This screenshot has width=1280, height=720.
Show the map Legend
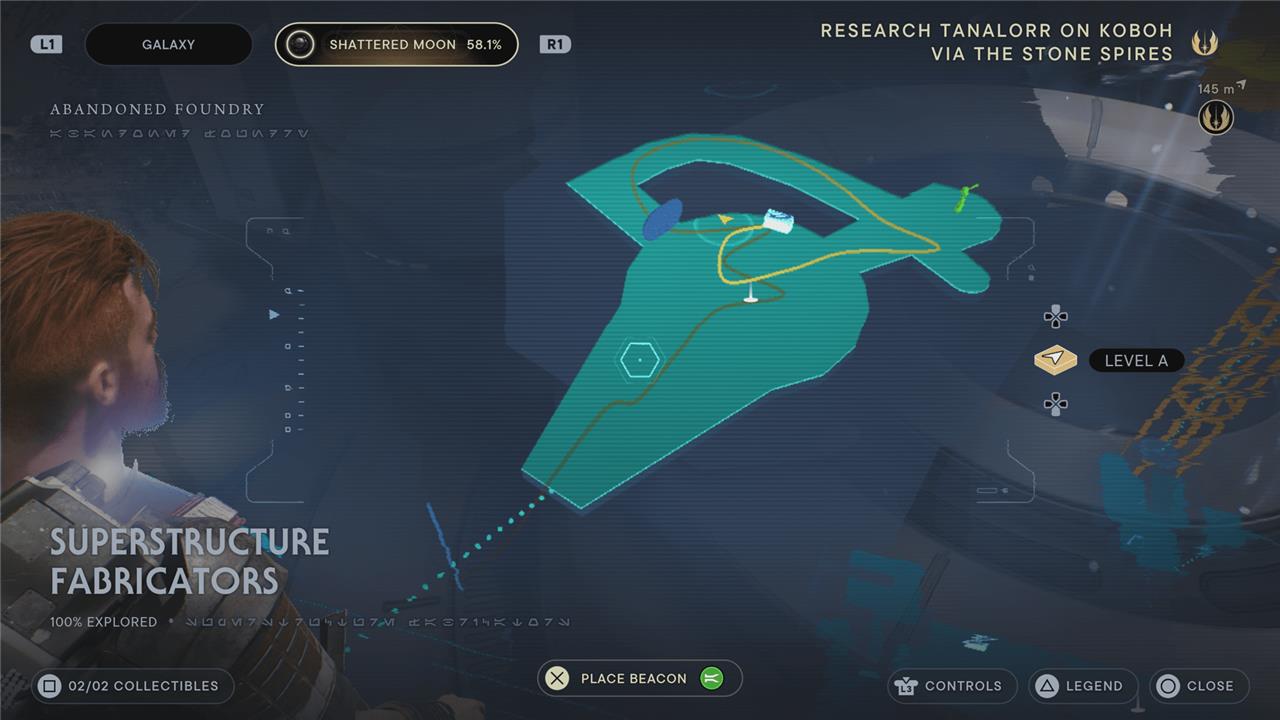pos(1083,686)
